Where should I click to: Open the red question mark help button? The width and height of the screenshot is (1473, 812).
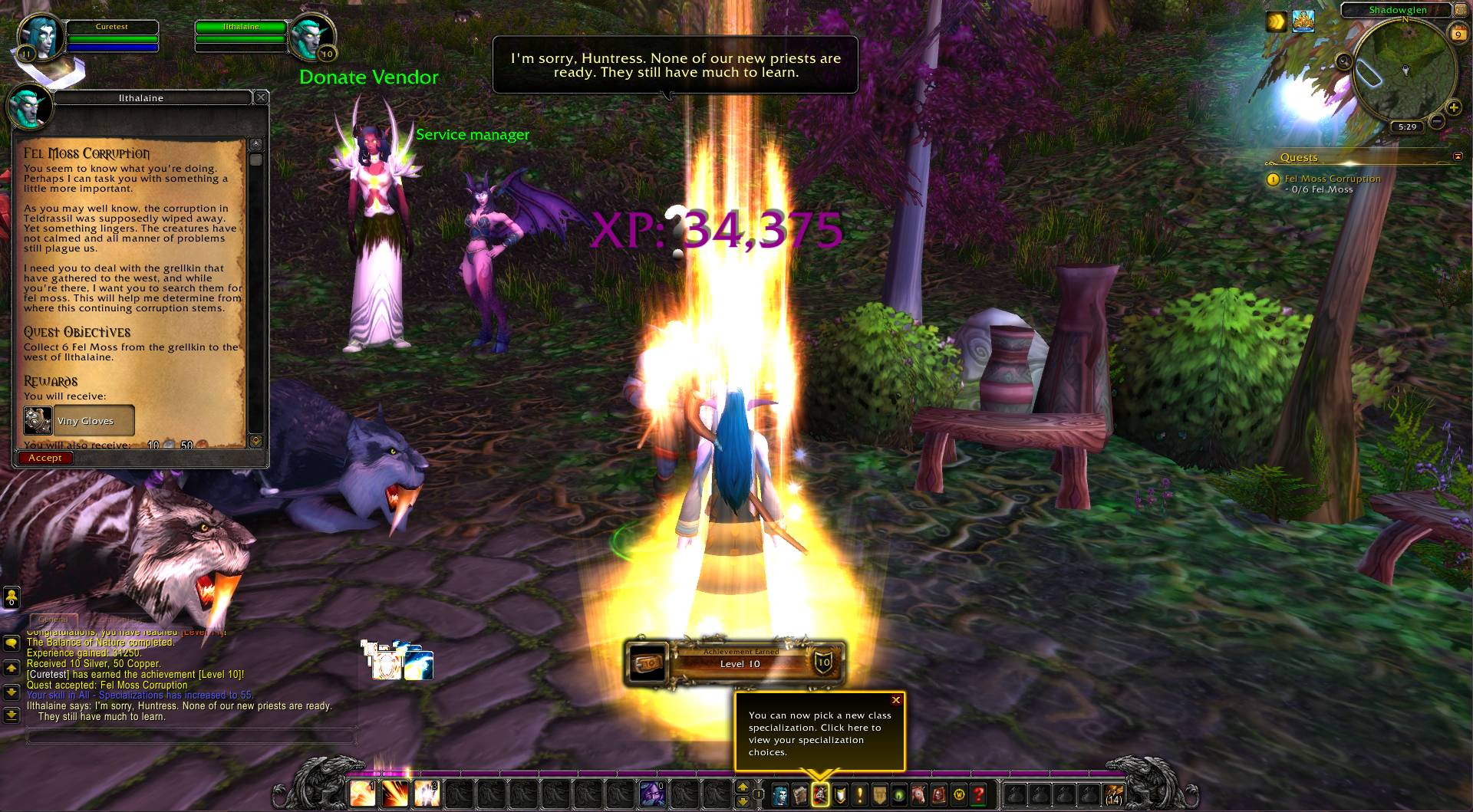pos(978,795)
